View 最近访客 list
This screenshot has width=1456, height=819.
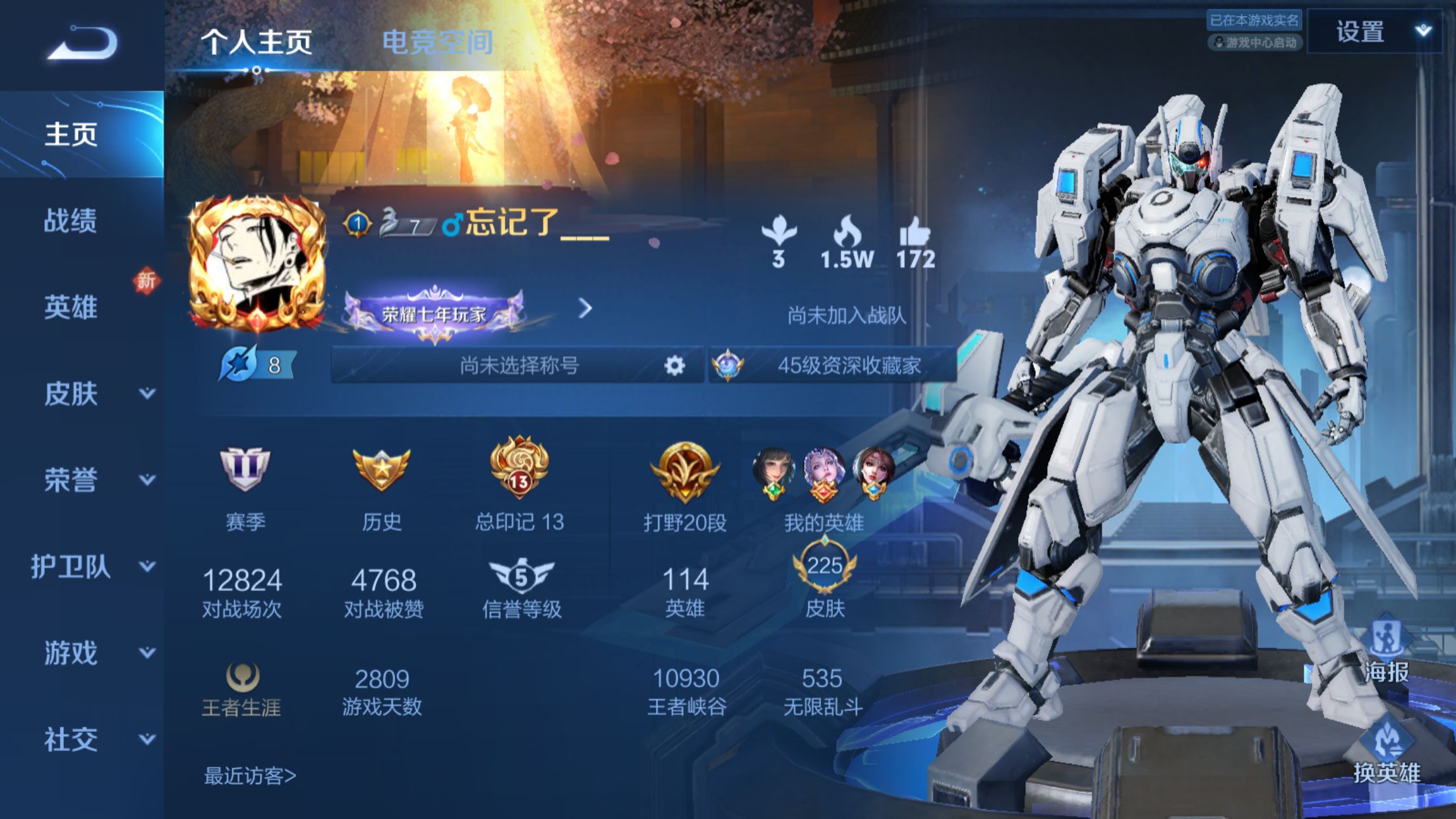tap(250, 776)
